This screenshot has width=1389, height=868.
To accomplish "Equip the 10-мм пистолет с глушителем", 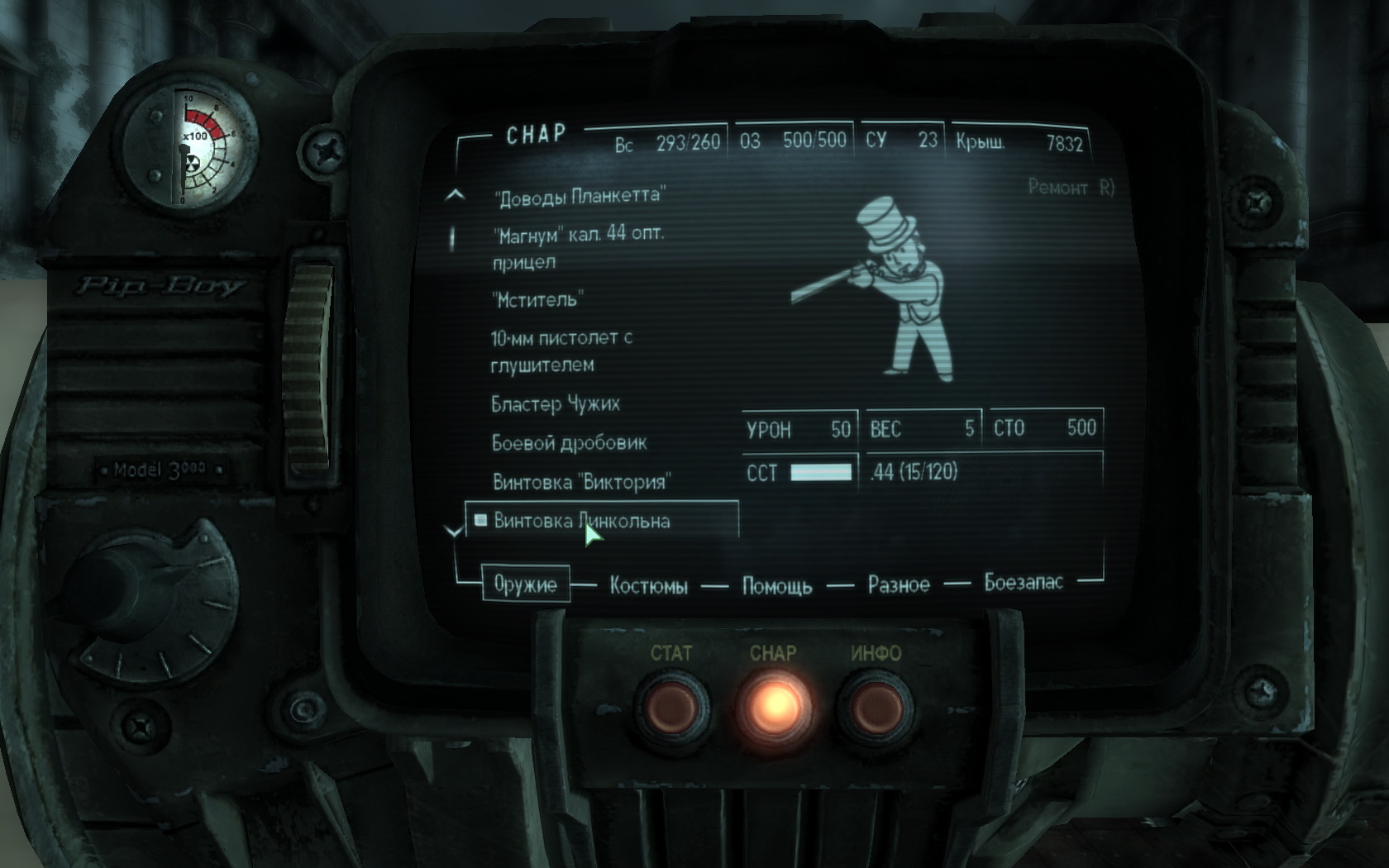I will pyautogui.click(x=561, y=351).
